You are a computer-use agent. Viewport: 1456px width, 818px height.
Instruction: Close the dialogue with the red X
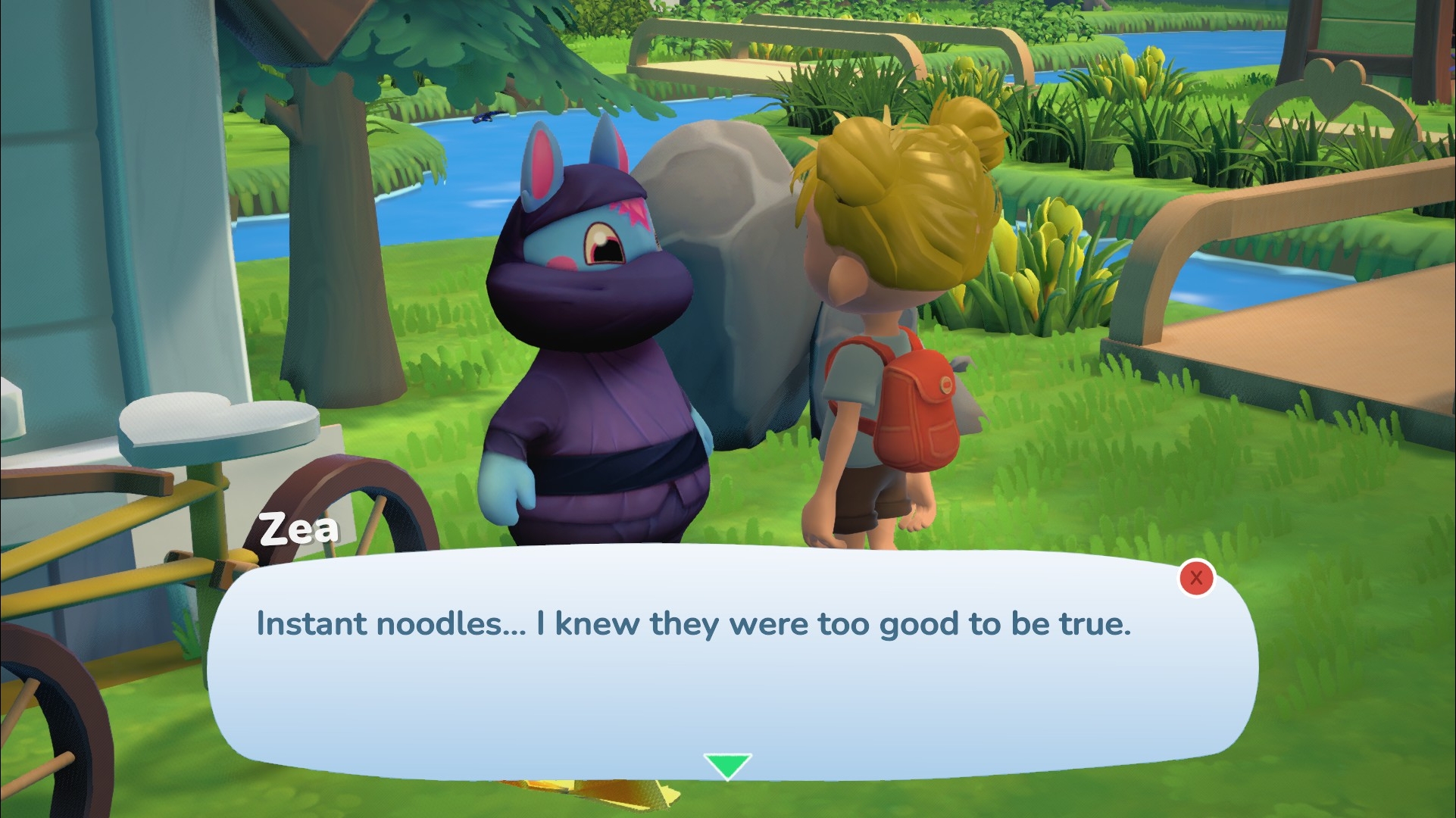pyautogui.click(x=1196, y=579)
